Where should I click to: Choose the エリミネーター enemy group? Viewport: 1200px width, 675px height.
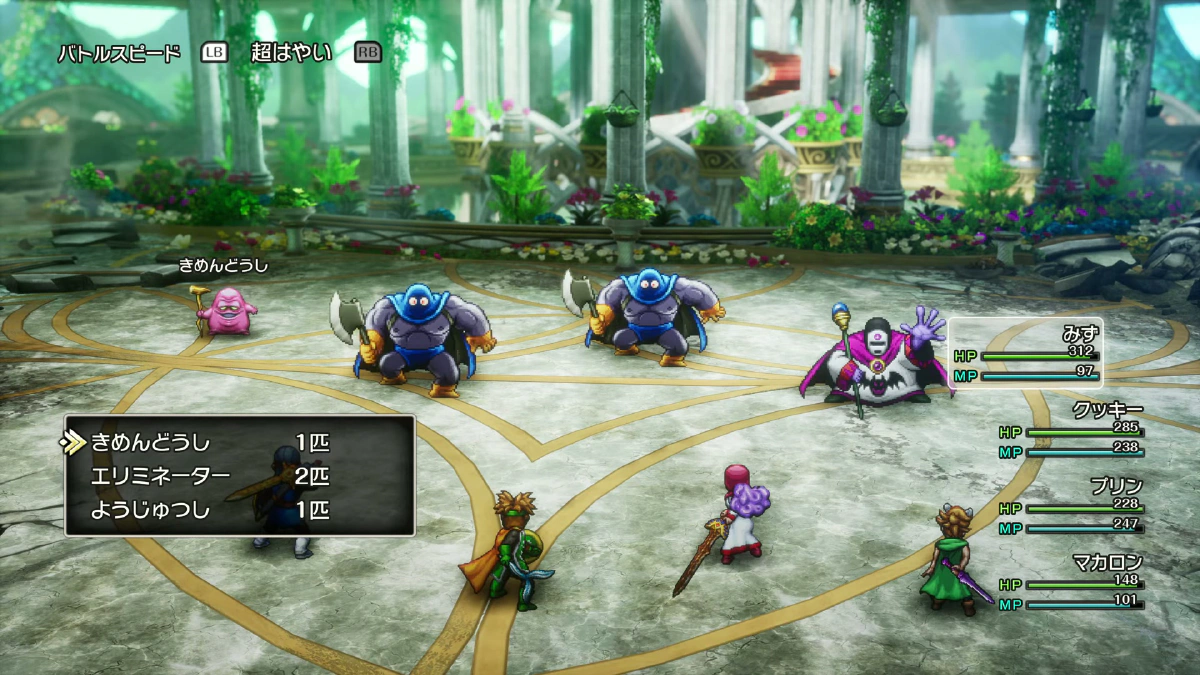160,476
